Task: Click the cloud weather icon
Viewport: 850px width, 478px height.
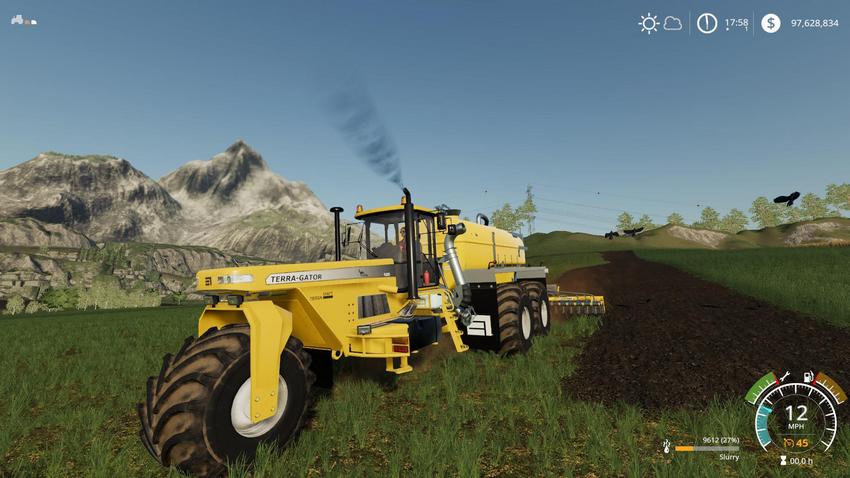Action: 673,23
